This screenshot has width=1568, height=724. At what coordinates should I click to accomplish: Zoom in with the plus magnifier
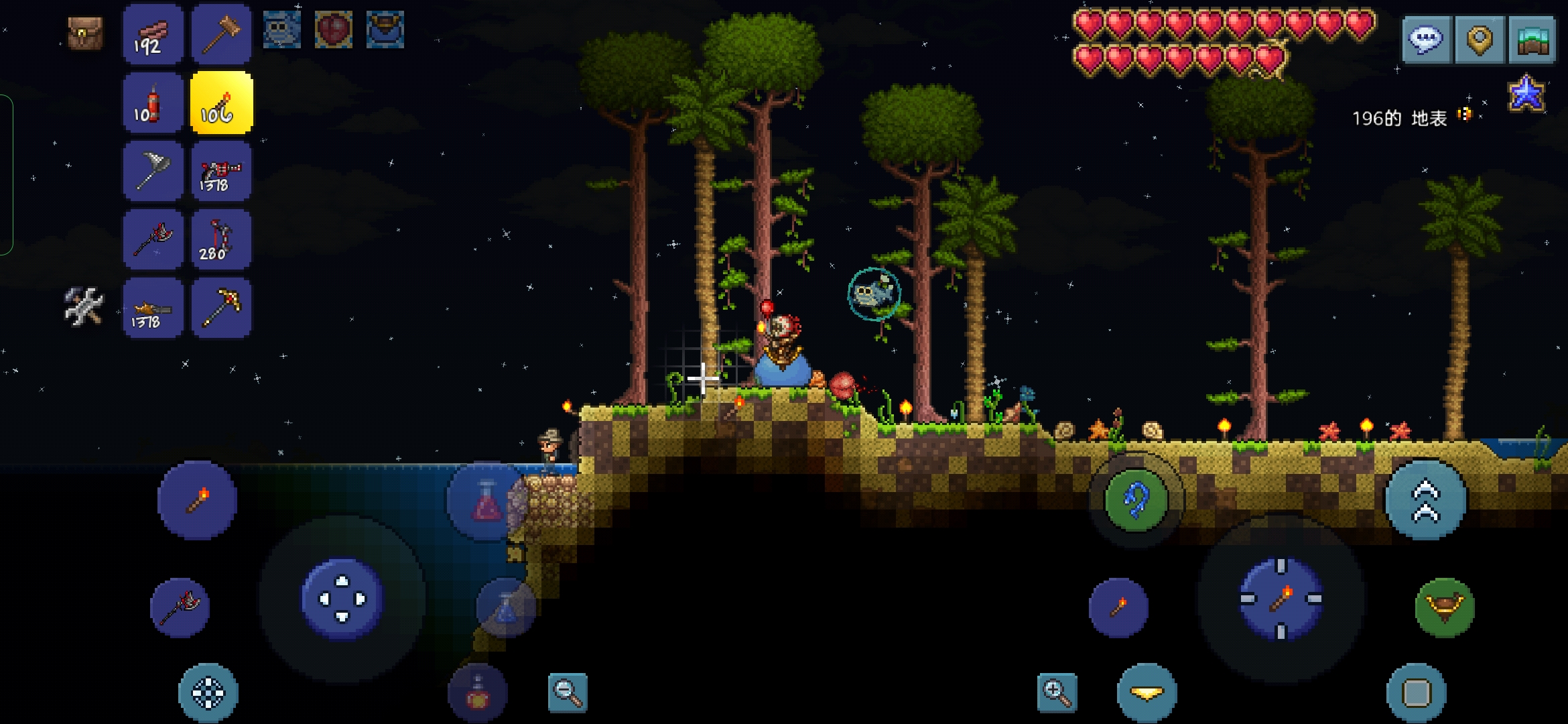1057,692
